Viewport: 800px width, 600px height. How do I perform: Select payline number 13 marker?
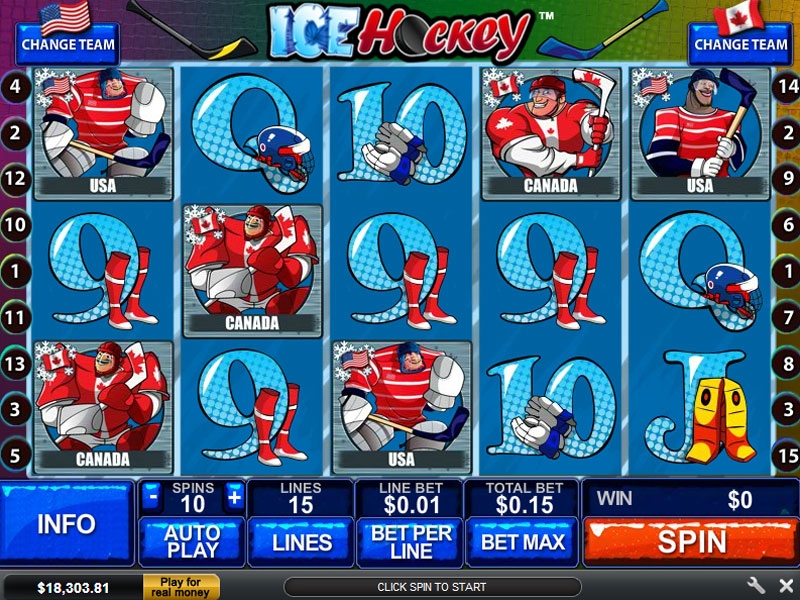15,364
